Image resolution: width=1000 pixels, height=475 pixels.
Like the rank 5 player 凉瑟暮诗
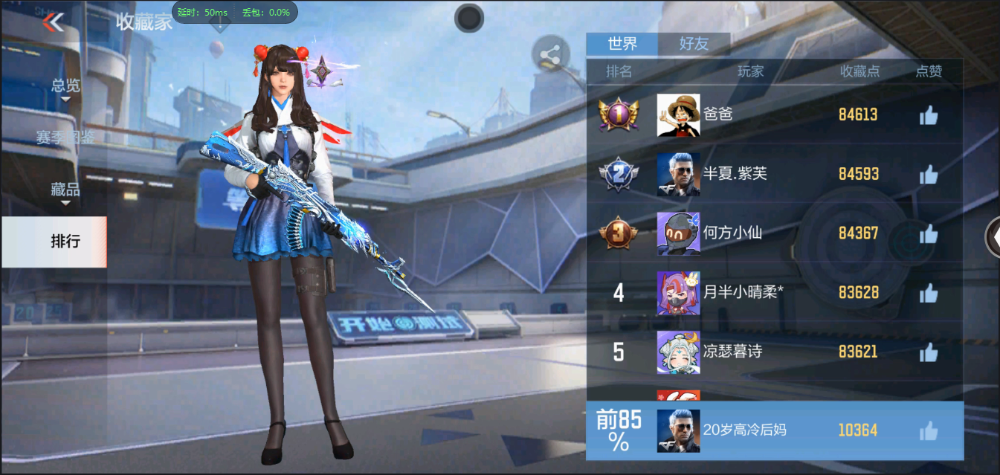(x=928, y=352)
